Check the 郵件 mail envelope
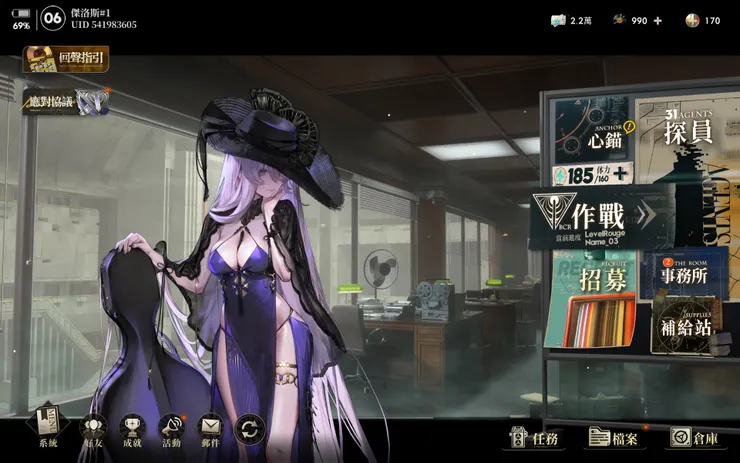 pos(210,431)
